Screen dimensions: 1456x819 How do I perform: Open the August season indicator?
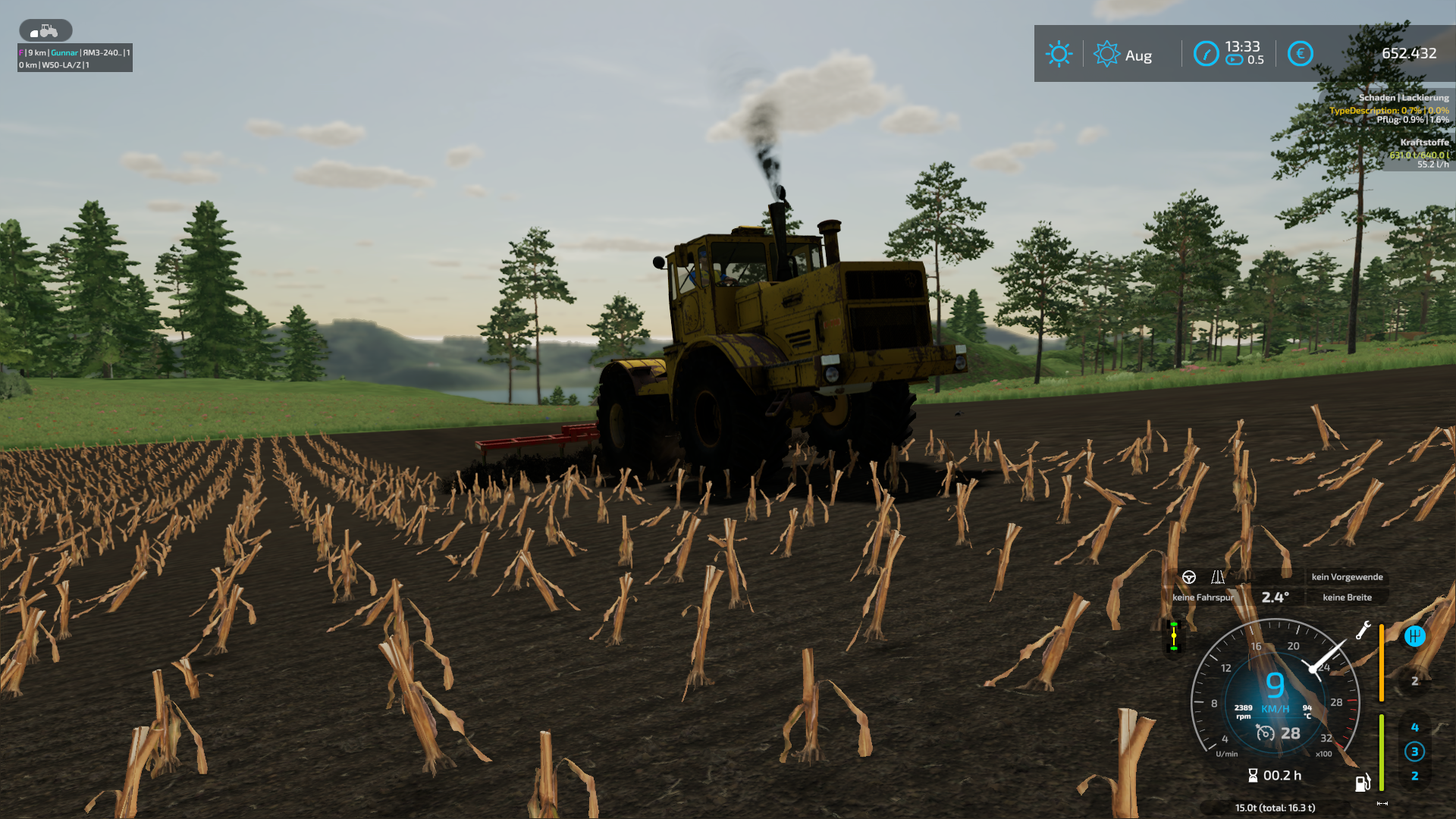[x=1124, y=55]
